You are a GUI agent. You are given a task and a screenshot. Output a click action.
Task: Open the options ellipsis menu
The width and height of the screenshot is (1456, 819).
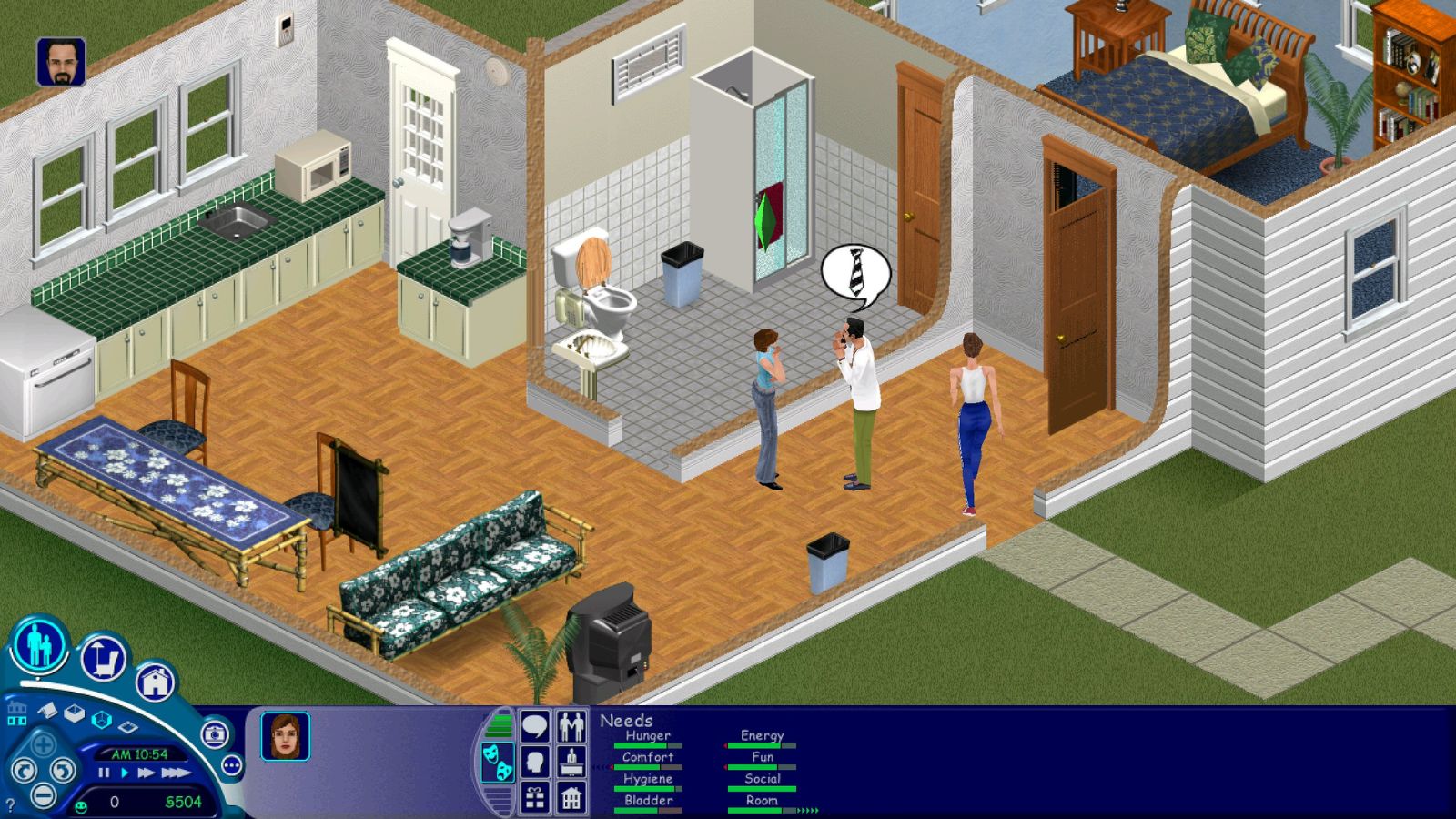click(x=230, y=765)
